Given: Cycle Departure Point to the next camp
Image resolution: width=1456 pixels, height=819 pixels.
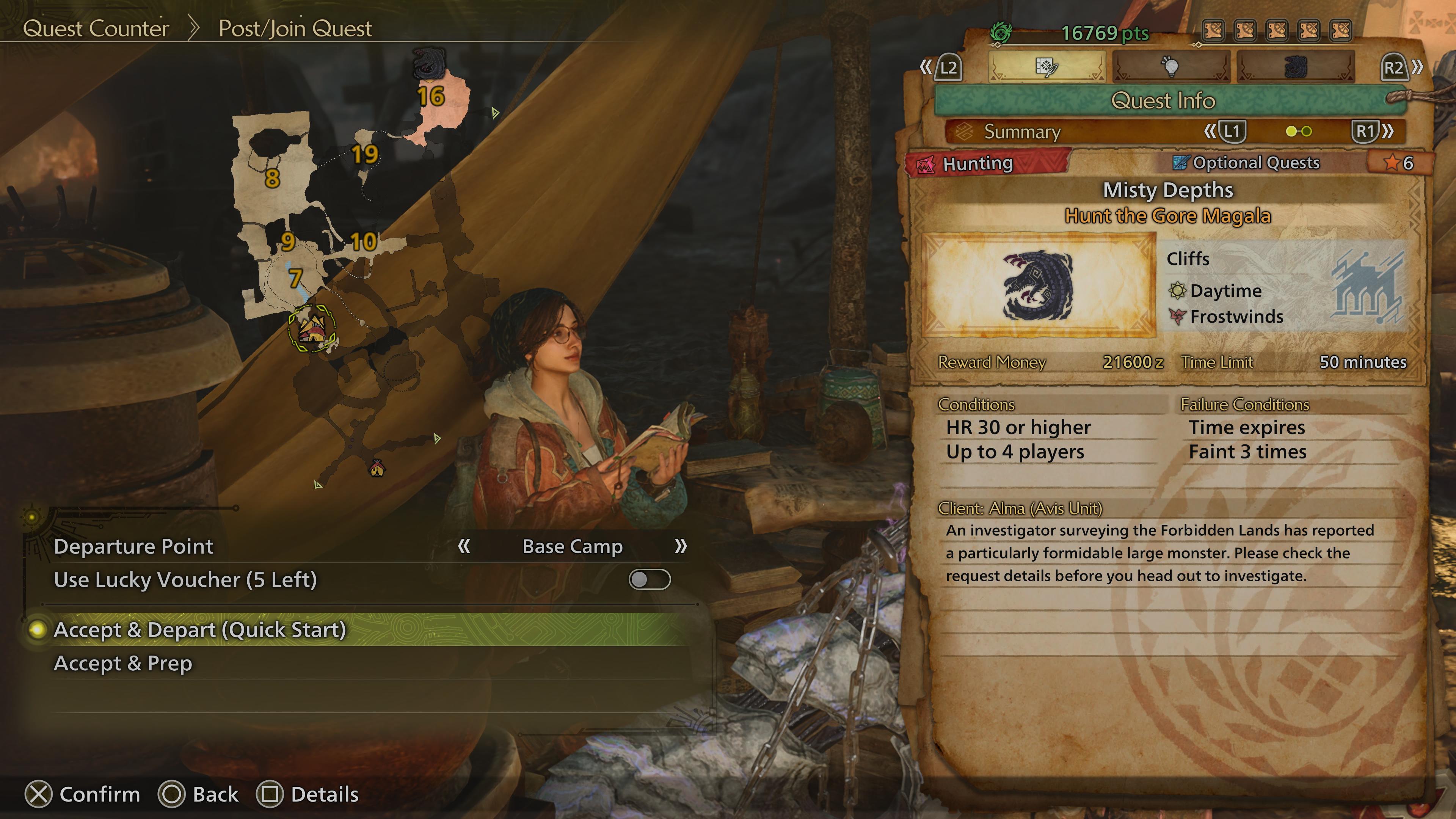Looking at the screenshot, I should [681, 546].
